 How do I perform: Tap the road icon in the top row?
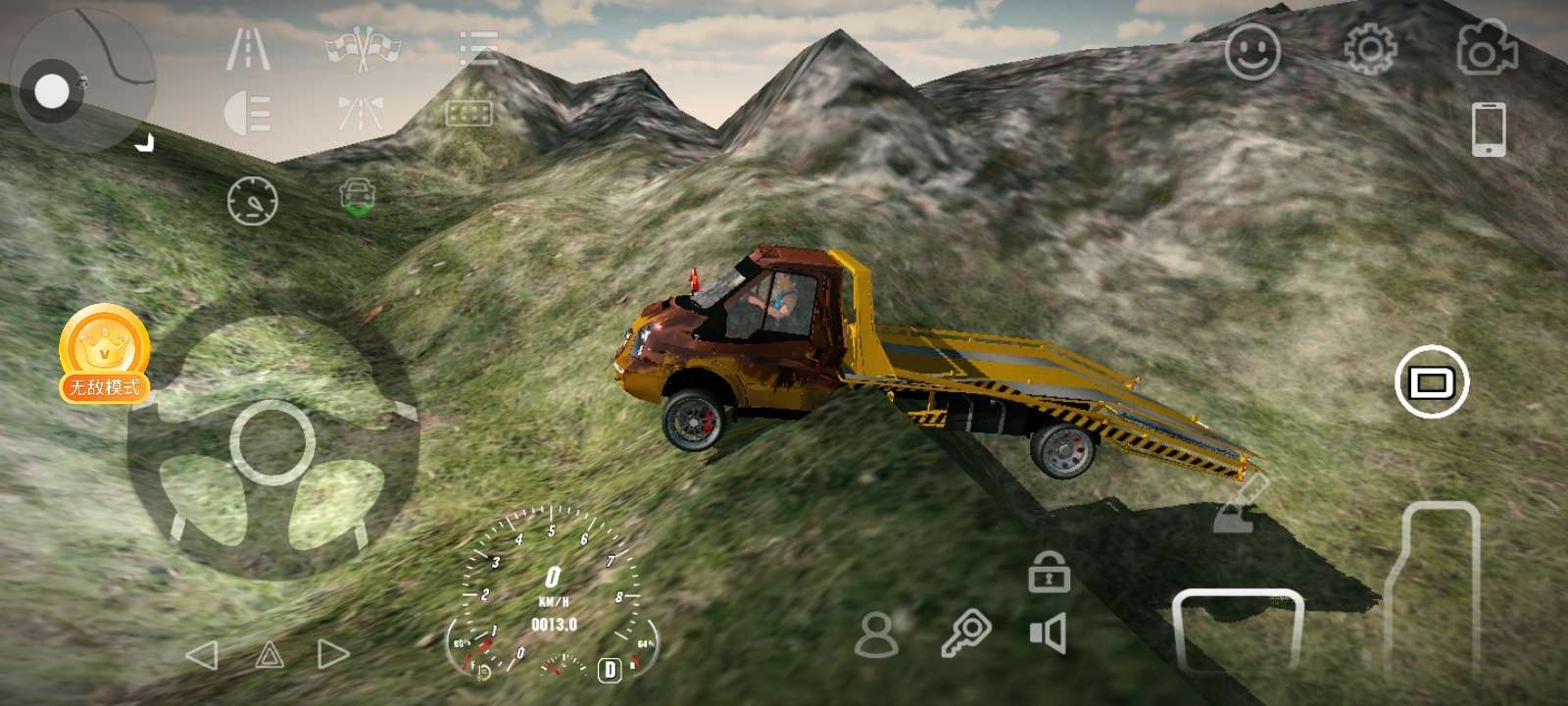(248, 48)
